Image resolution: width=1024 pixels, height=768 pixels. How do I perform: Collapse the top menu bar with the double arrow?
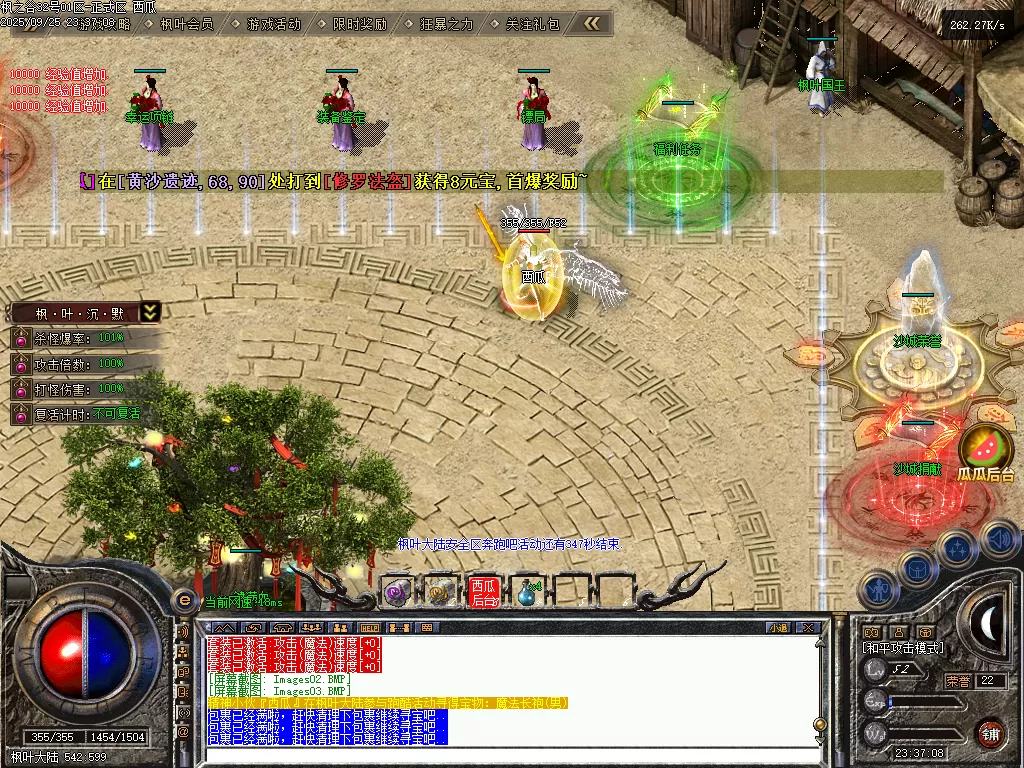pos(593,23)
